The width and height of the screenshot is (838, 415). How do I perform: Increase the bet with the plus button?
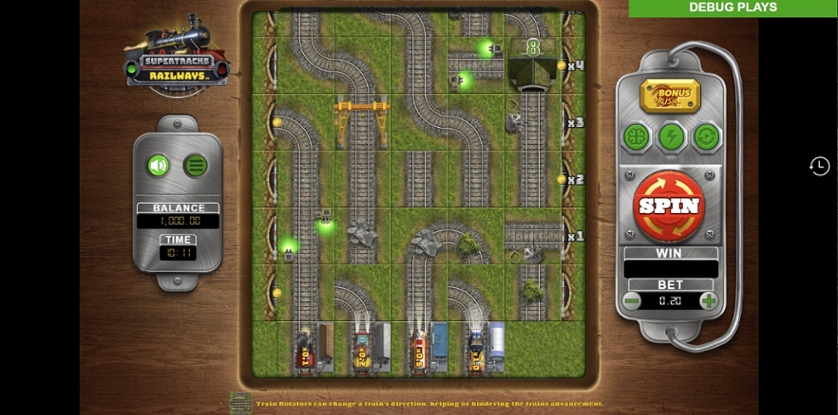coord(709,300)
